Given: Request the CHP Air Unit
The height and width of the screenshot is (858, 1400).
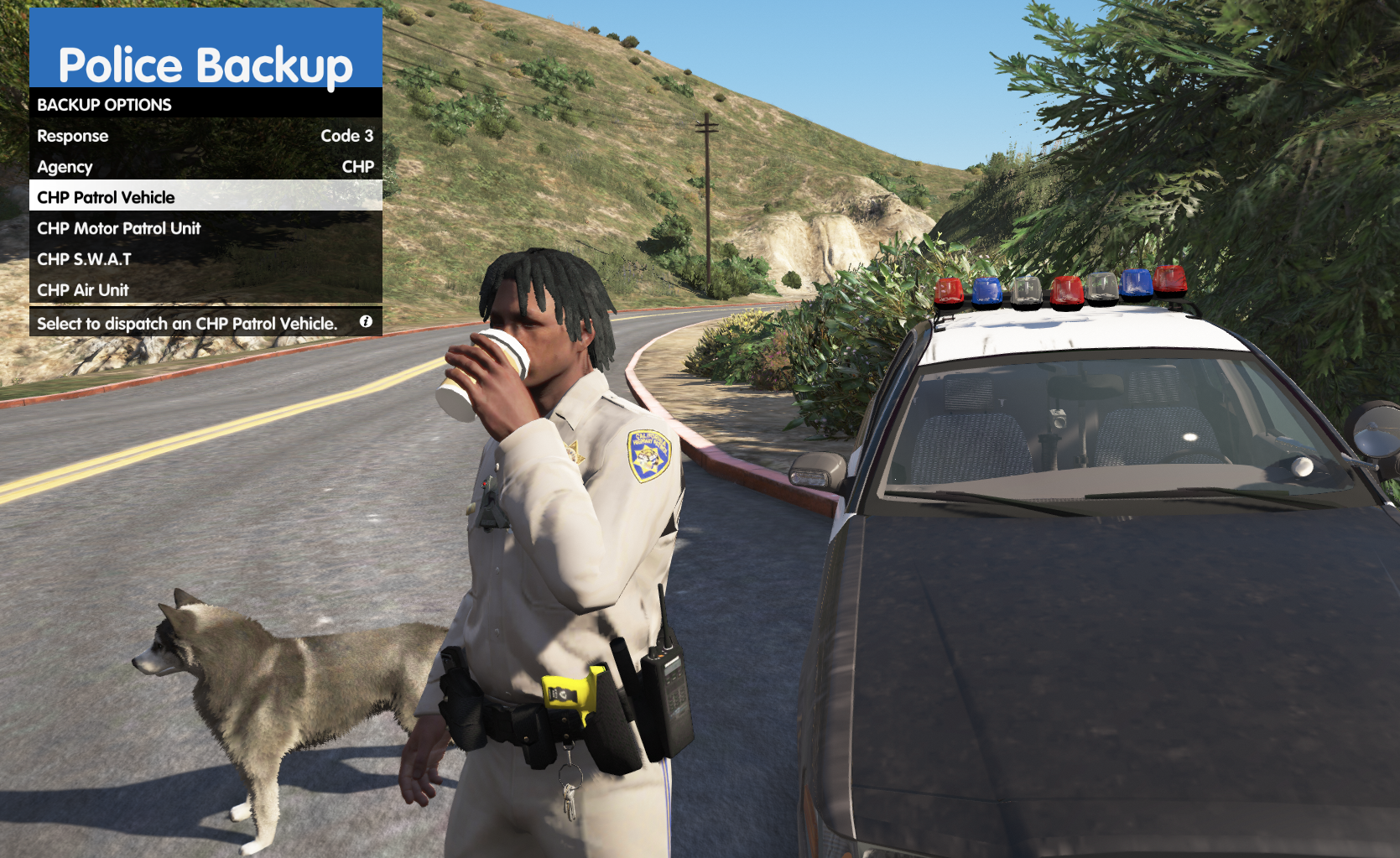Looking at the screenshot, I should 206,290.
